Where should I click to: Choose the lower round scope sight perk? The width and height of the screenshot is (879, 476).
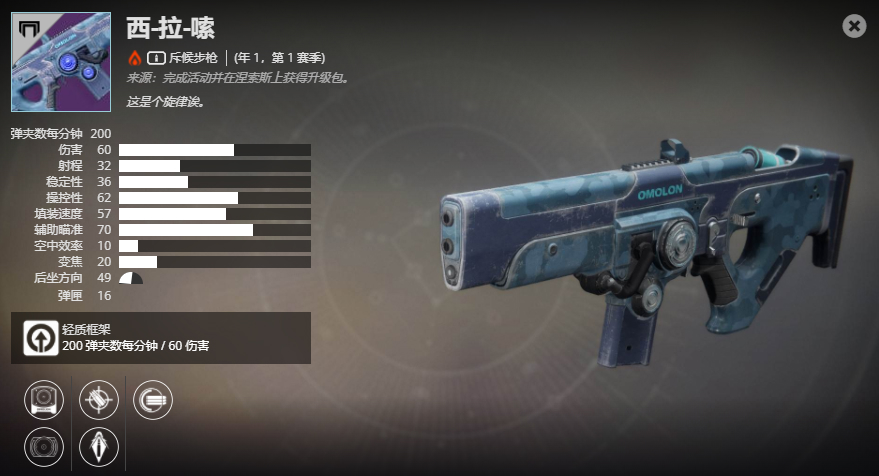pos(44,444)
